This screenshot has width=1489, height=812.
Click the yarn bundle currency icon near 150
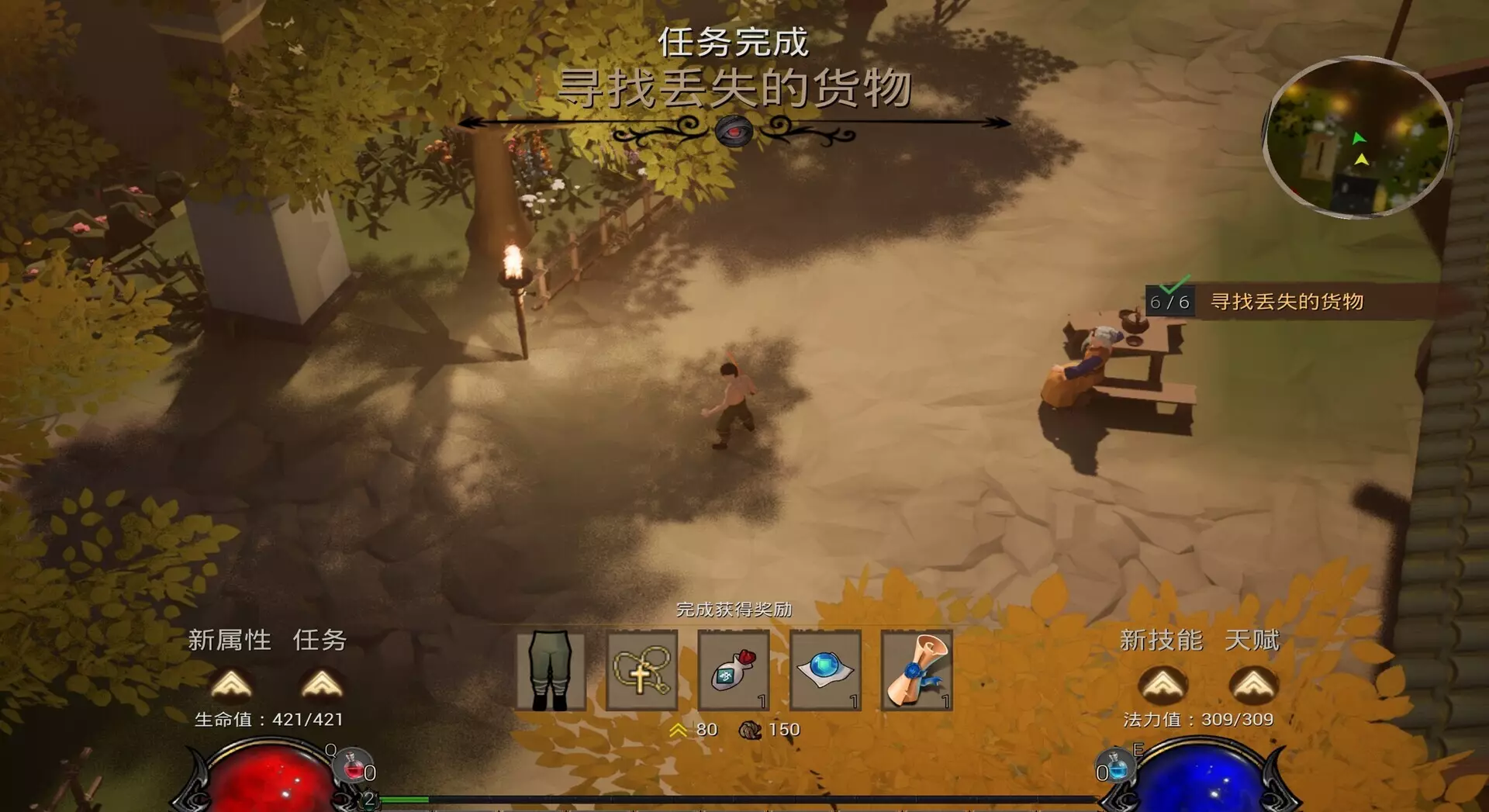749,729
